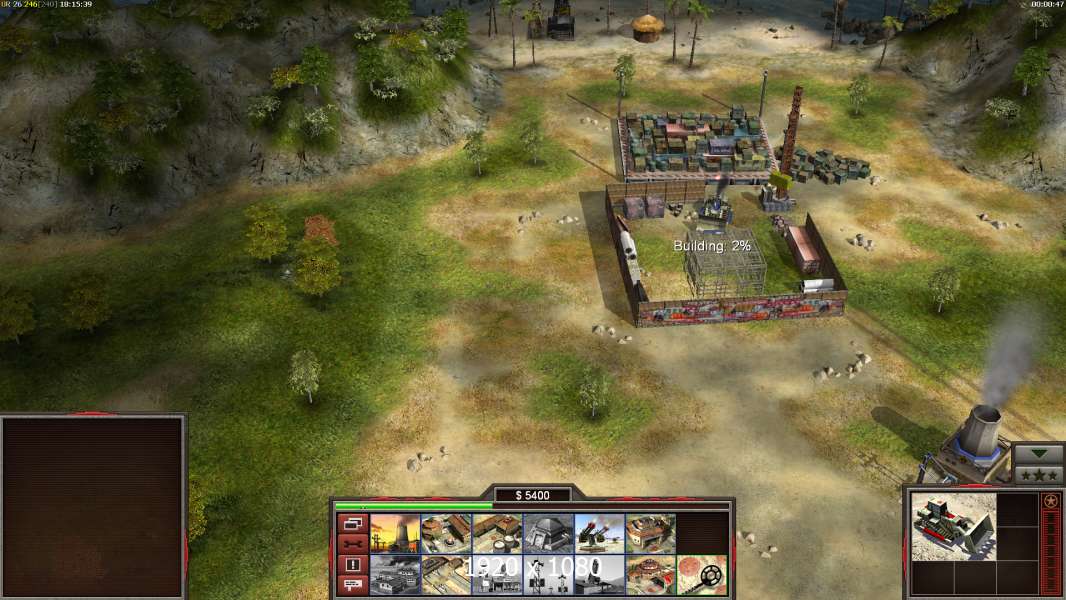Click the blank radar minimap panel
Viewport: 1066px width, 600px height.
(x=93, y=507)
